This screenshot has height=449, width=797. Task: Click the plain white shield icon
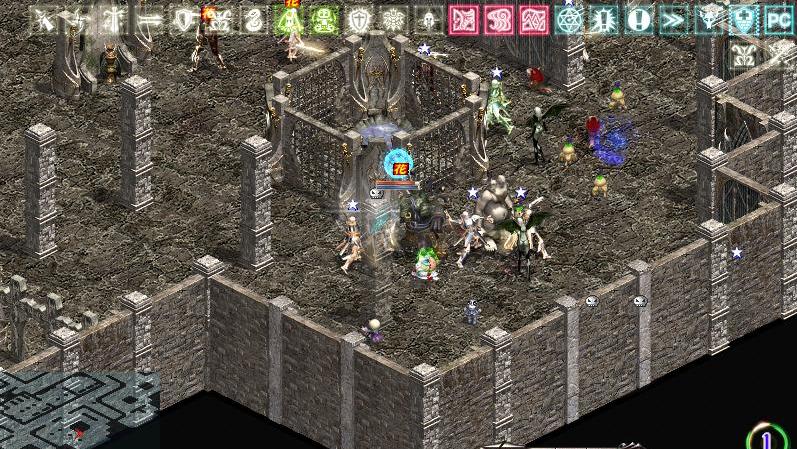tap(184, 20)
